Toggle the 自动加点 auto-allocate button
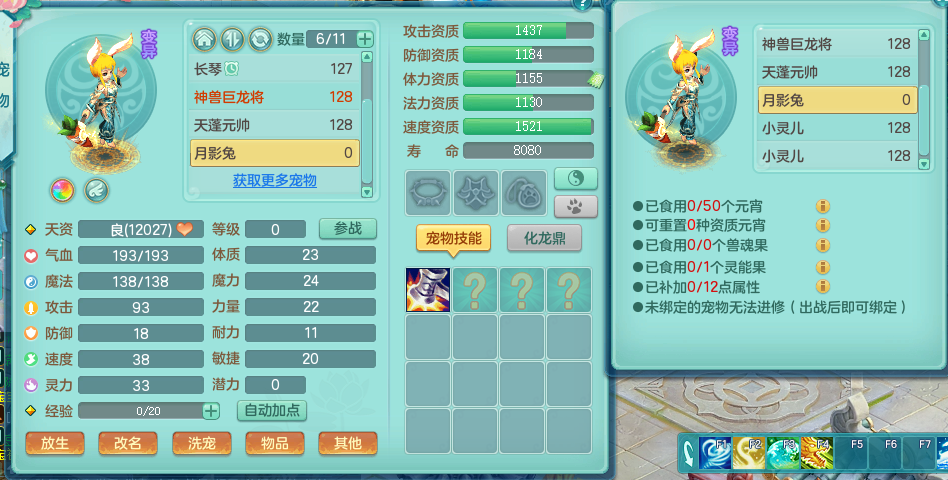 271,410
